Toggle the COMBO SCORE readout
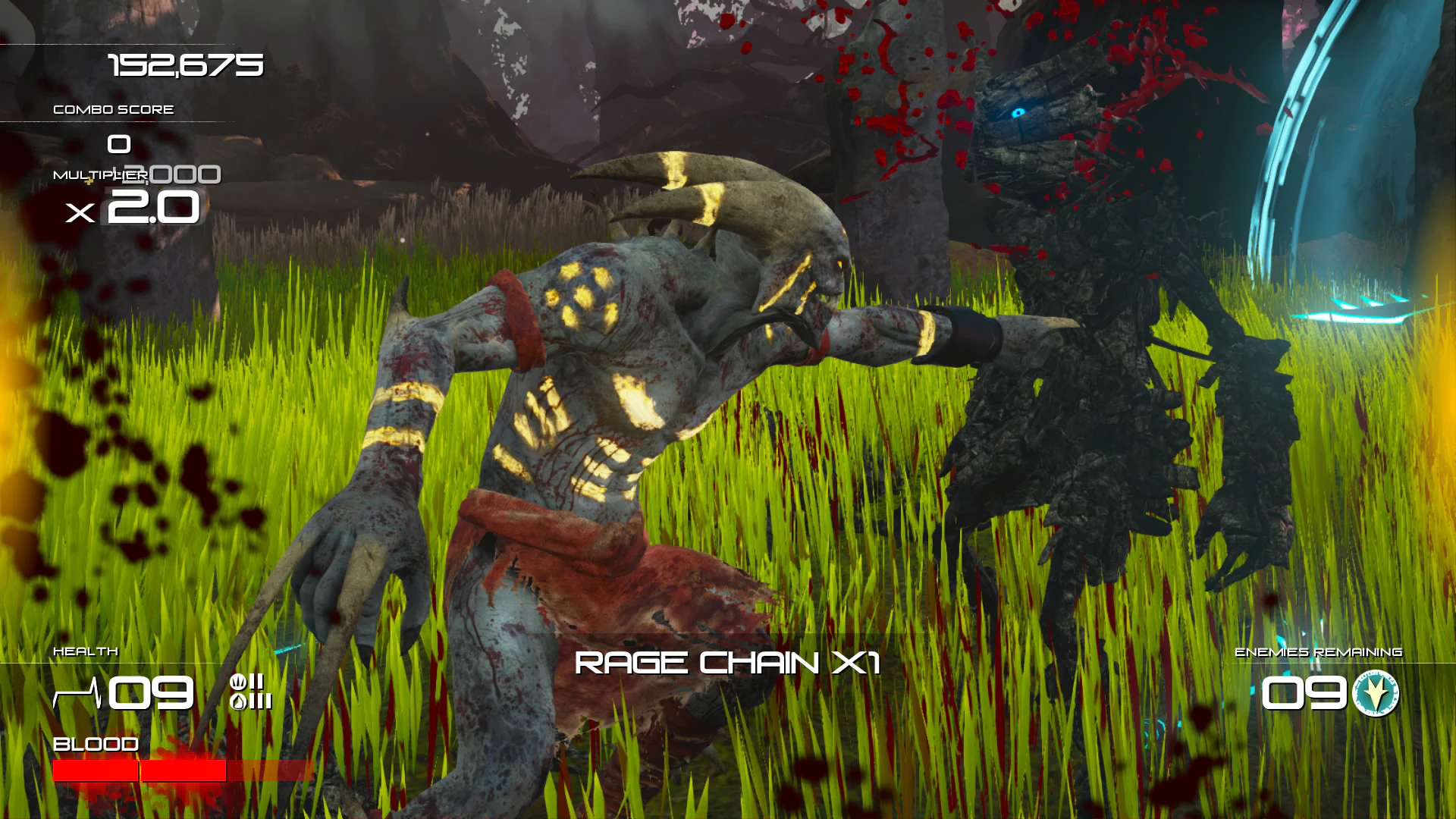 click(x=112, y=108)
